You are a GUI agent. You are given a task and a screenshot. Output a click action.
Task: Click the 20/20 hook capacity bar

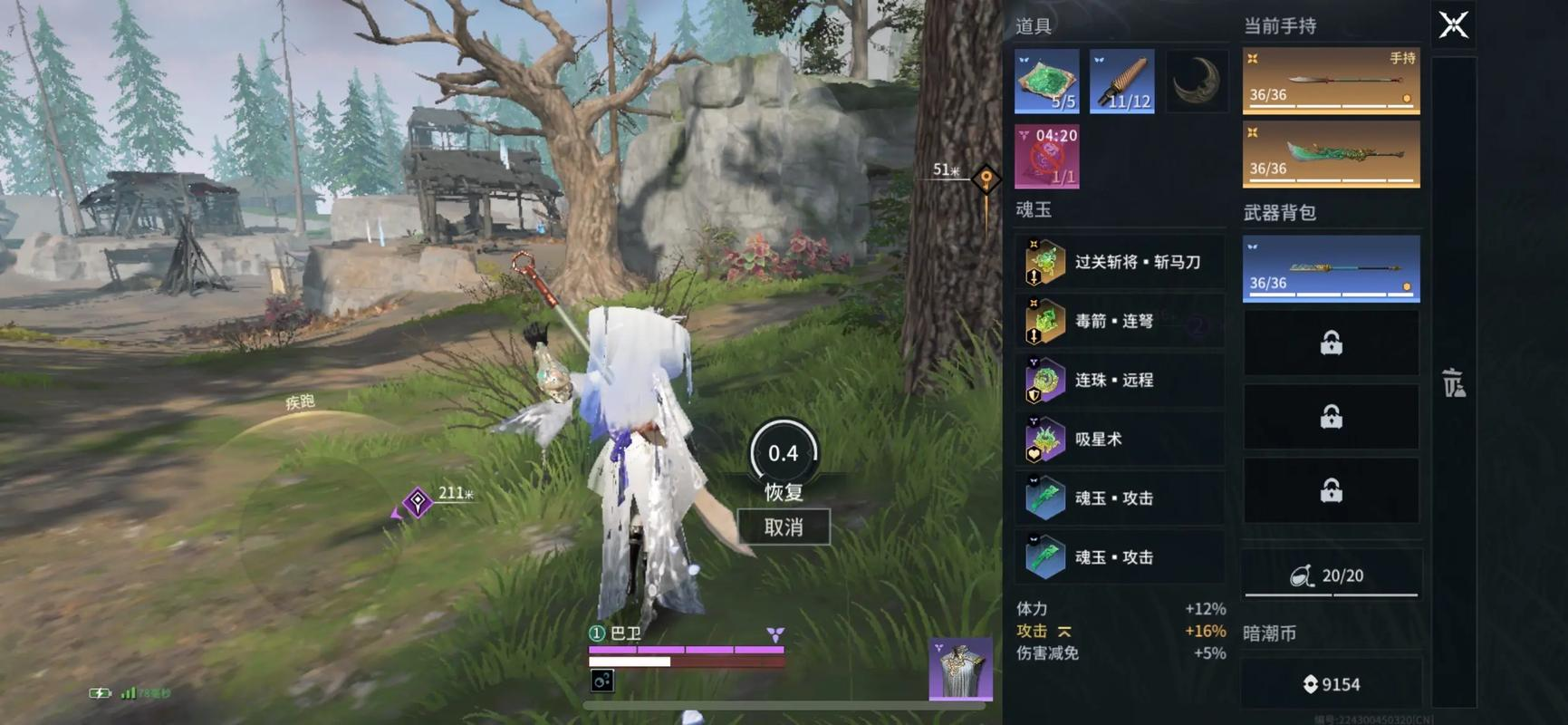pos(1330,575)
